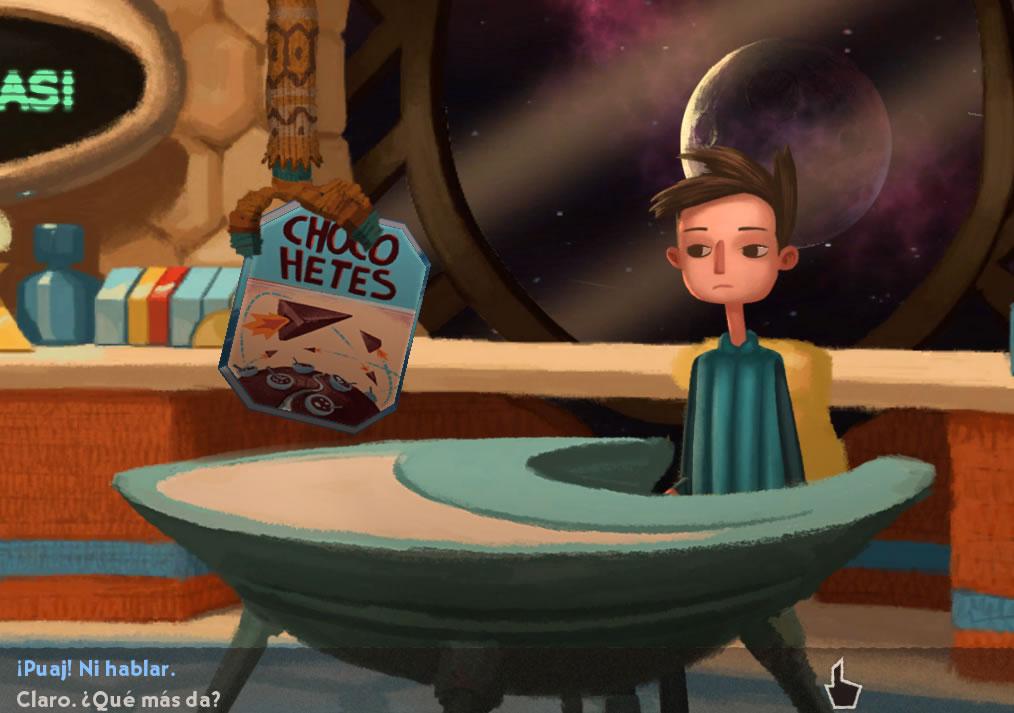Choose the reply "¡Puaj! Ni hablar."
1014x713 pixels.
click(x=96, y=668)
